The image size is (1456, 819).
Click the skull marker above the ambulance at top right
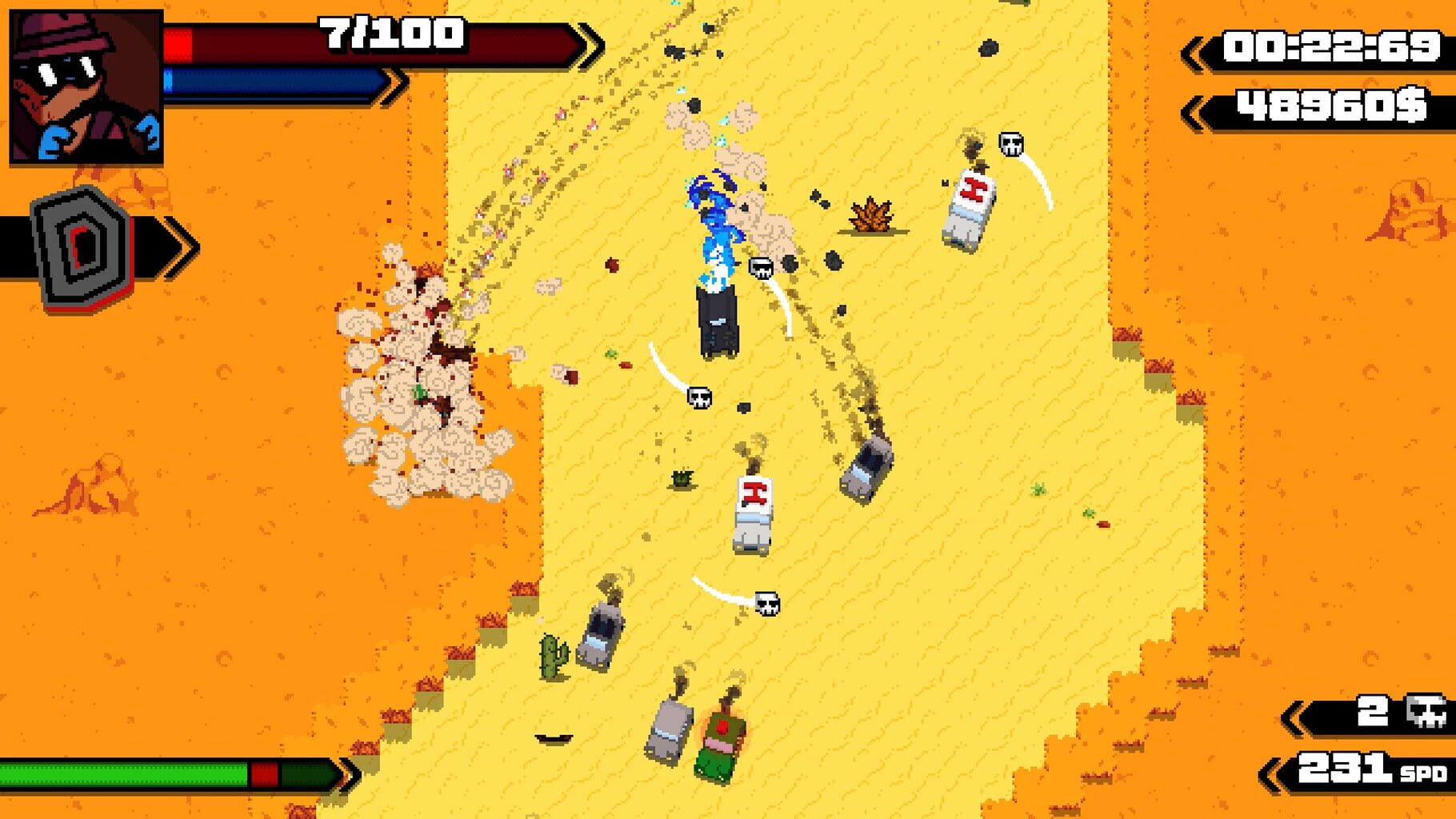pos(1011,144)
